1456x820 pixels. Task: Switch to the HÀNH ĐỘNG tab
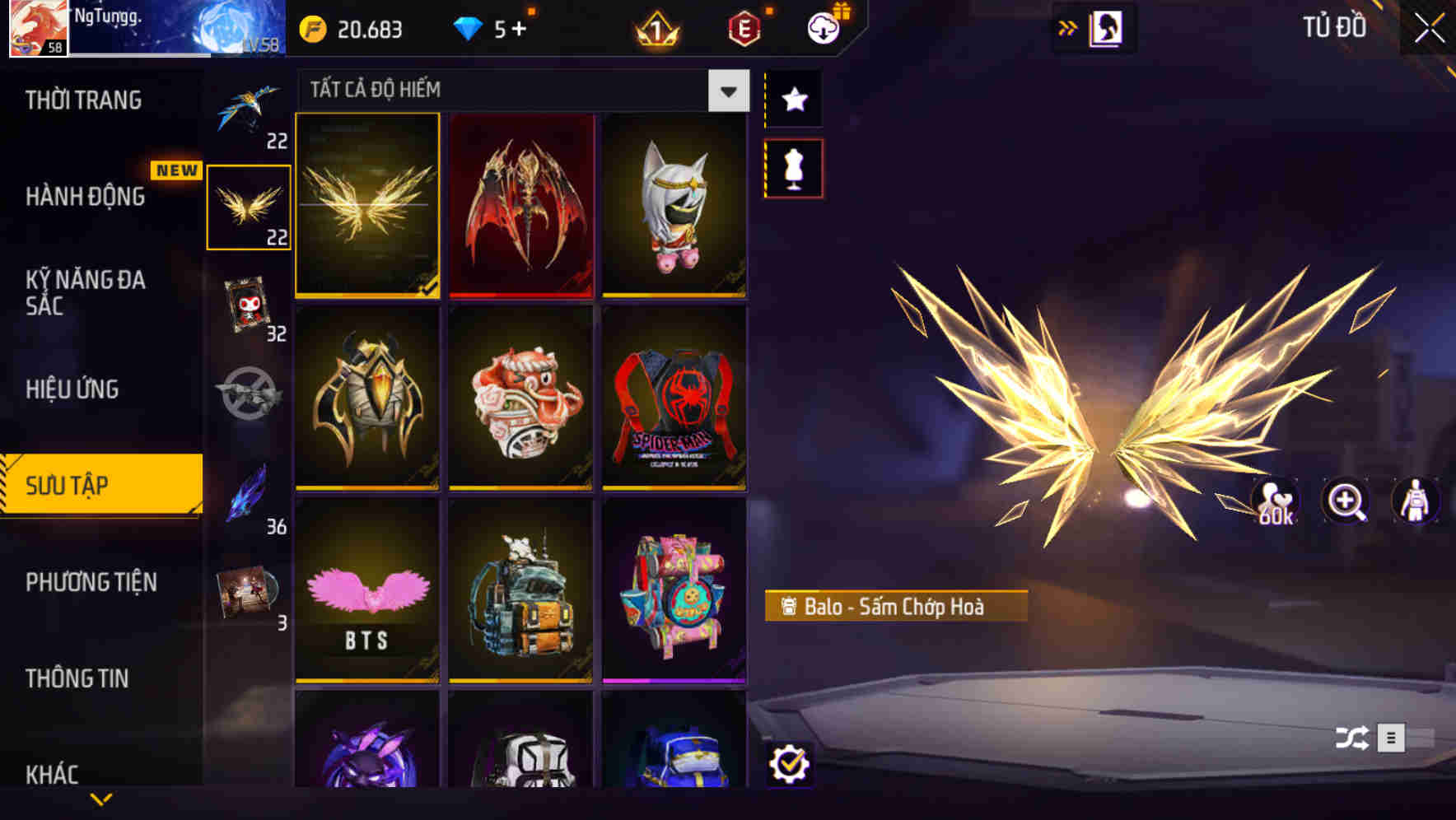coord(85,198)
